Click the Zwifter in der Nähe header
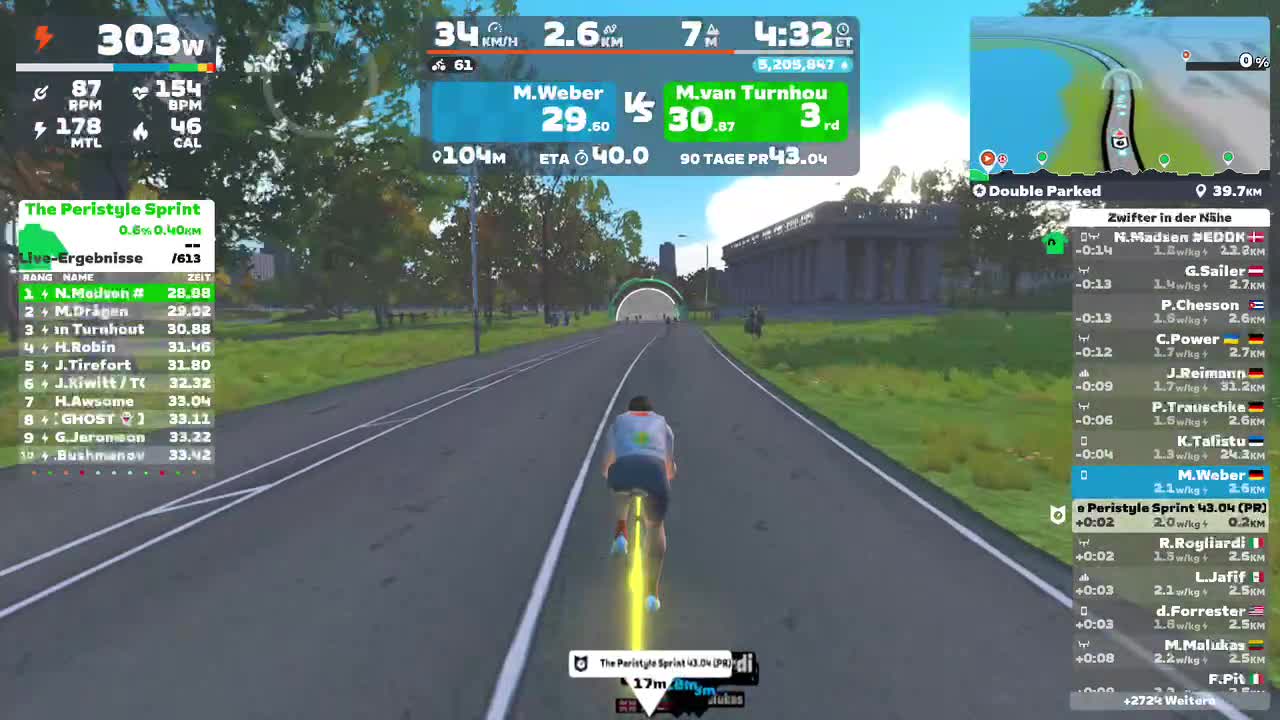Viewport: 1280px width, 720px height. [1171, 217]
